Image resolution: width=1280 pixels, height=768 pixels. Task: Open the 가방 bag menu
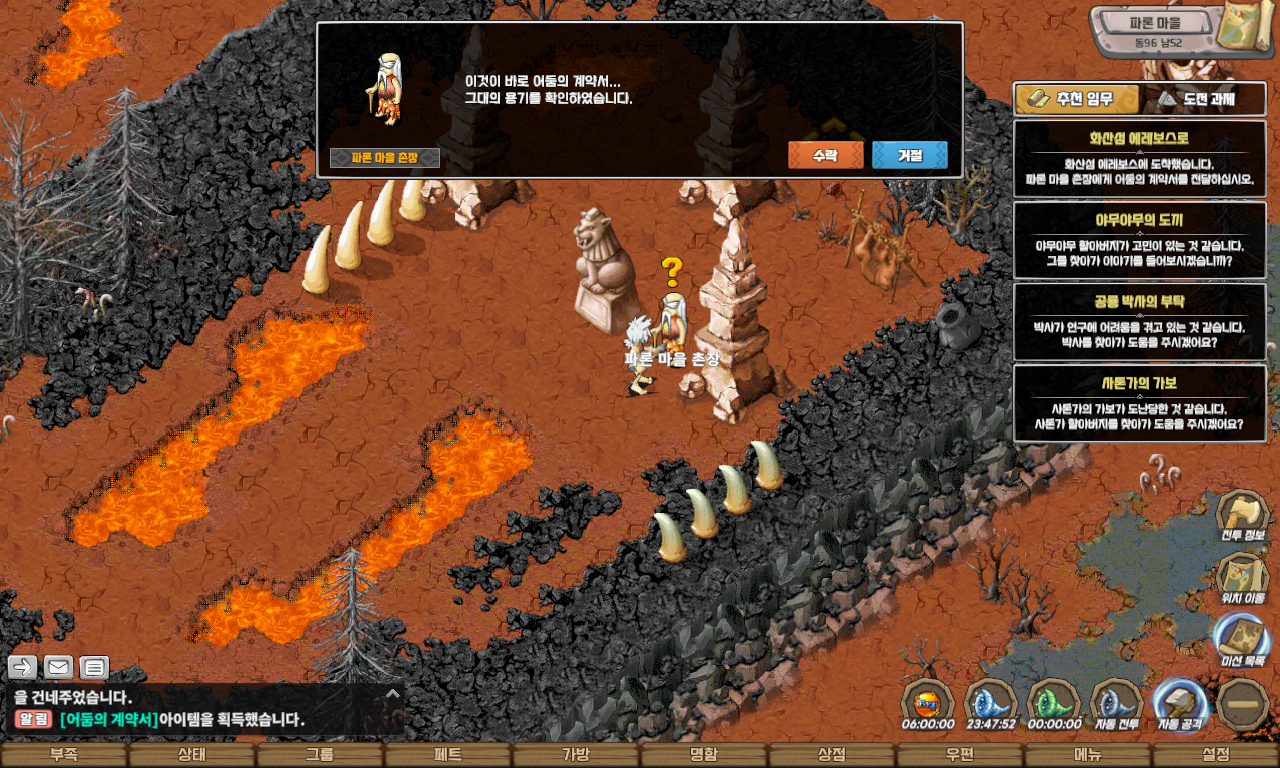pos(576,755)
